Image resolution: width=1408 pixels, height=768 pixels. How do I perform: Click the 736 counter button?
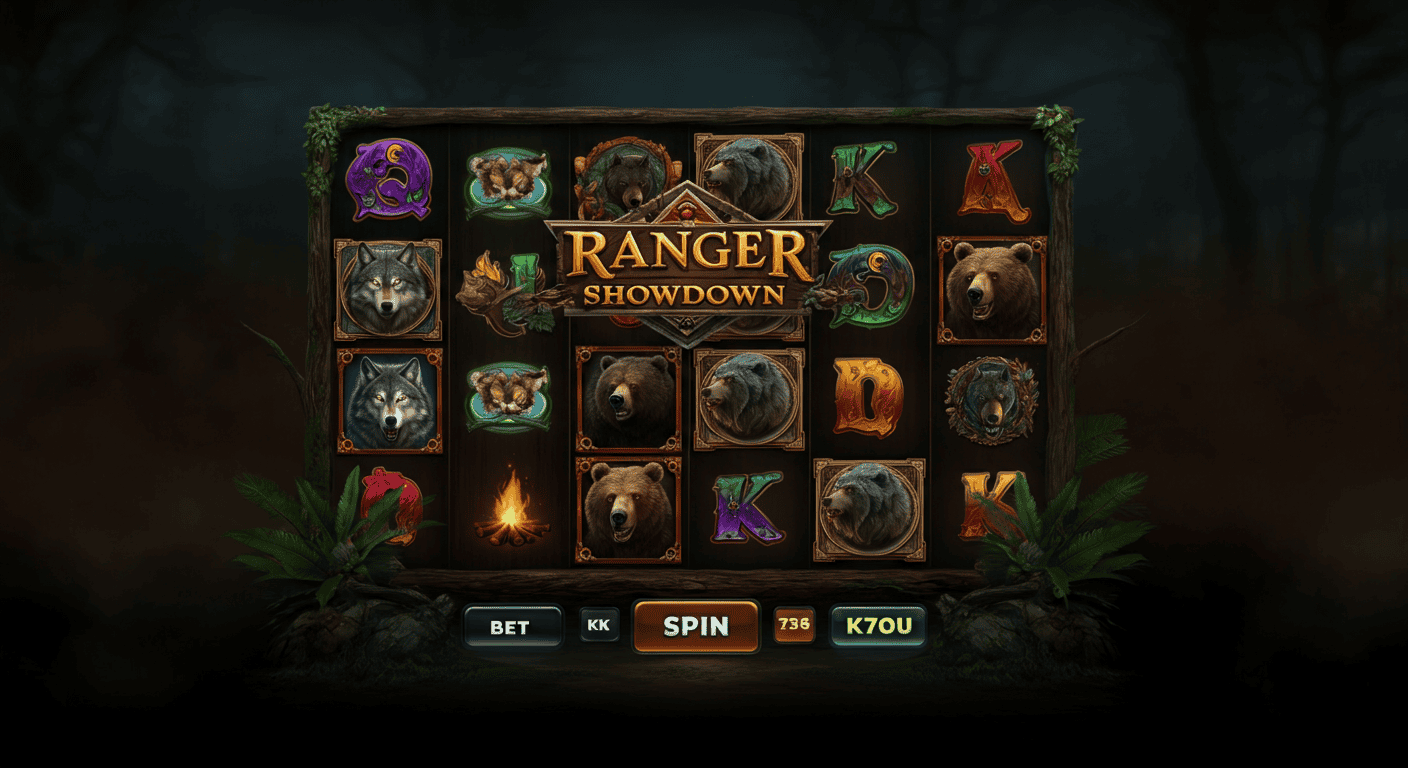[x=794, y=627]
